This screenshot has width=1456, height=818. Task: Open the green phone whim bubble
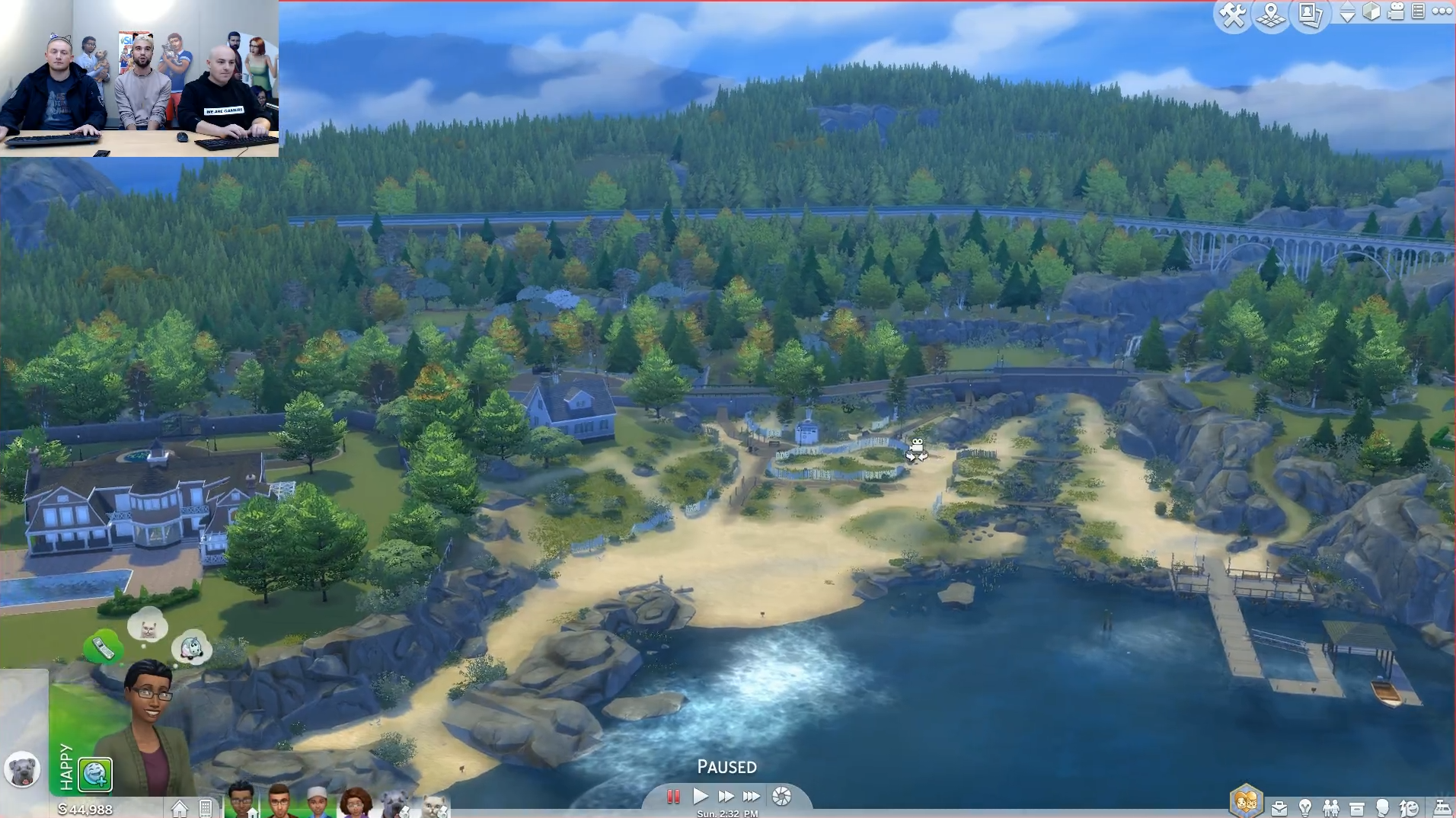103,647
